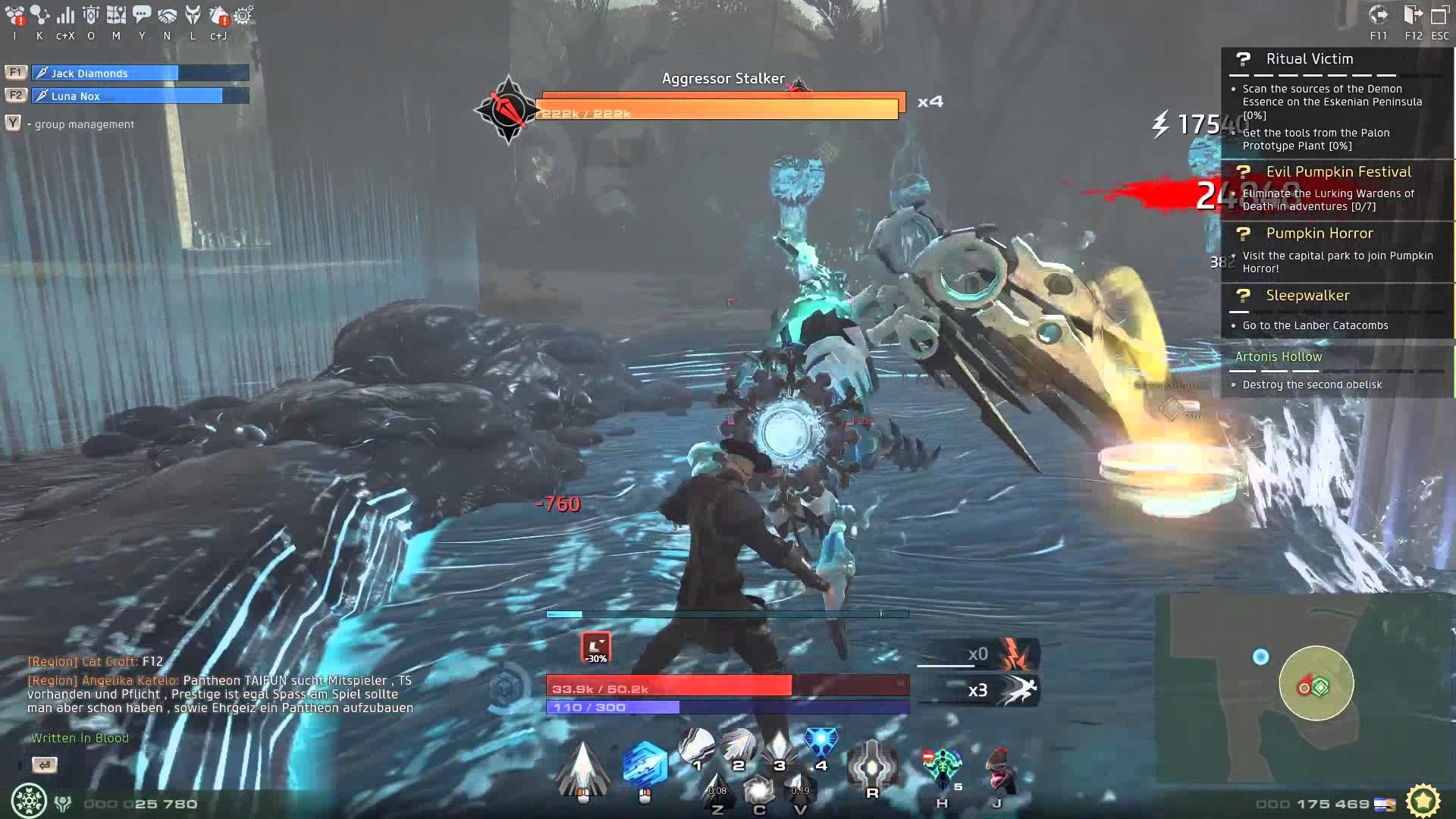The image size is (1456, 819).
Task: Select party member Jack Diamonds
Action: (x=106, y=73)
